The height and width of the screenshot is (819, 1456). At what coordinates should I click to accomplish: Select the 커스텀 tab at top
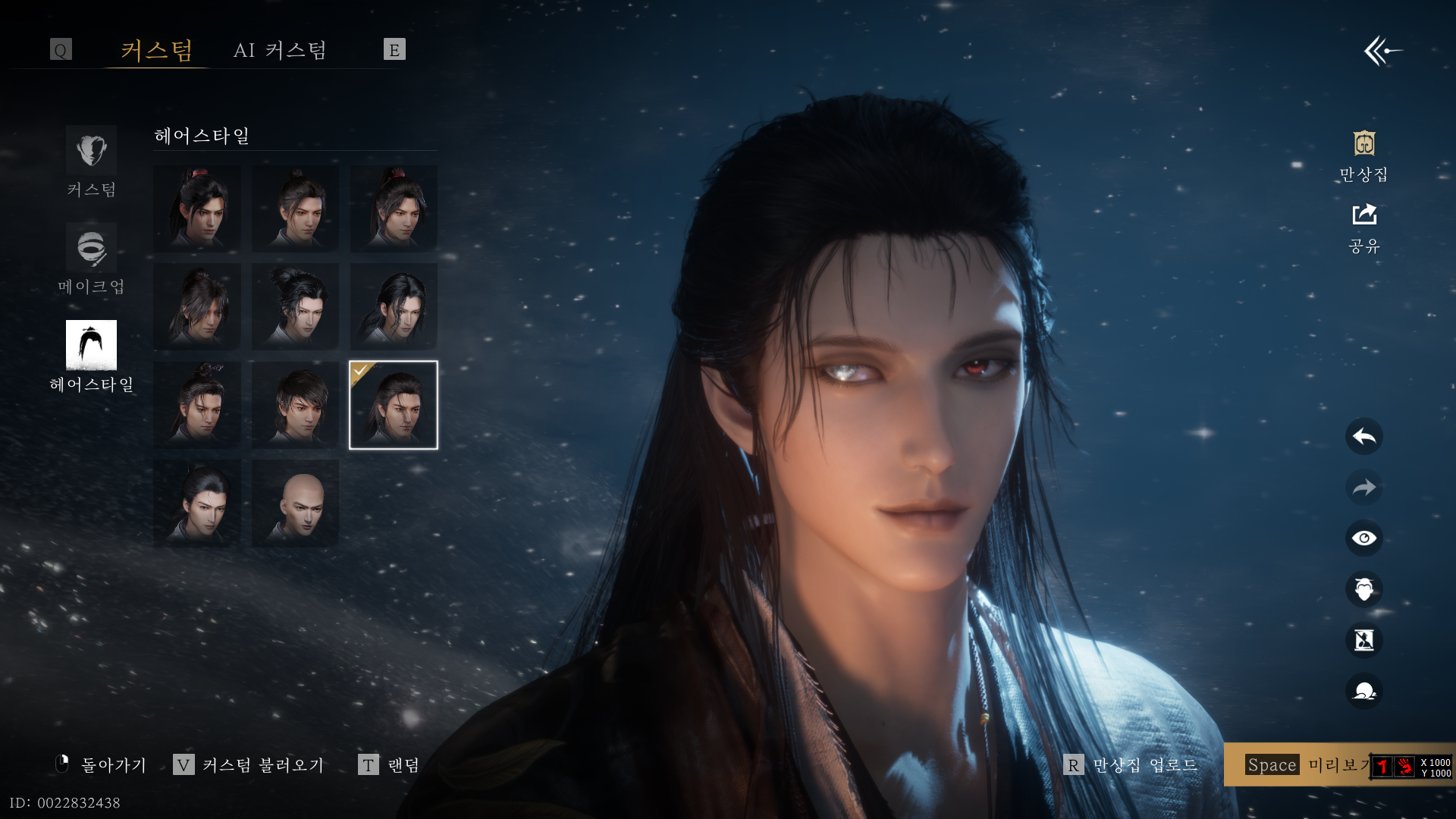(x=156, y=50)
